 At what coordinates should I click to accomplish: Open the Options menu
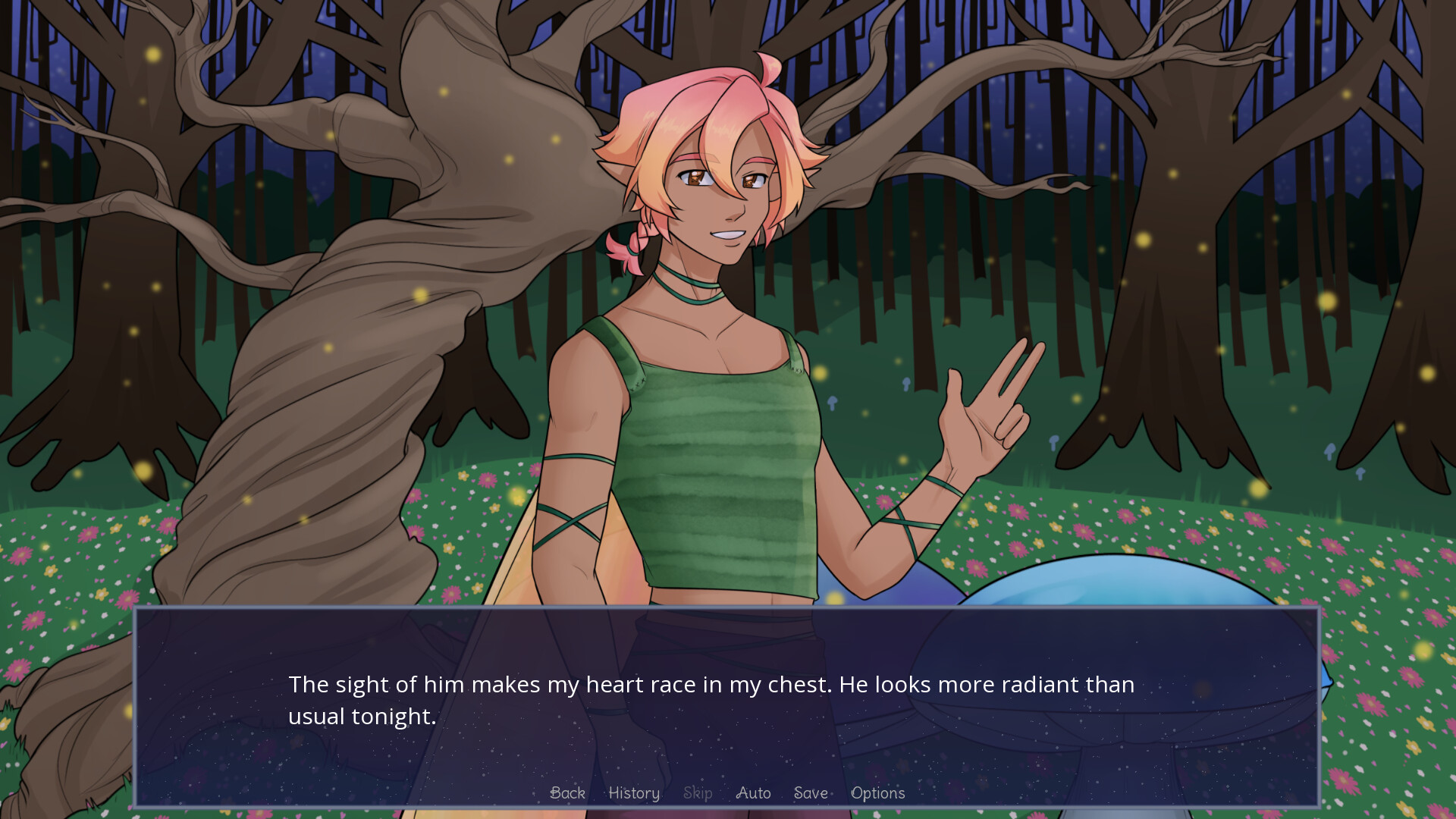coord(878,793)
